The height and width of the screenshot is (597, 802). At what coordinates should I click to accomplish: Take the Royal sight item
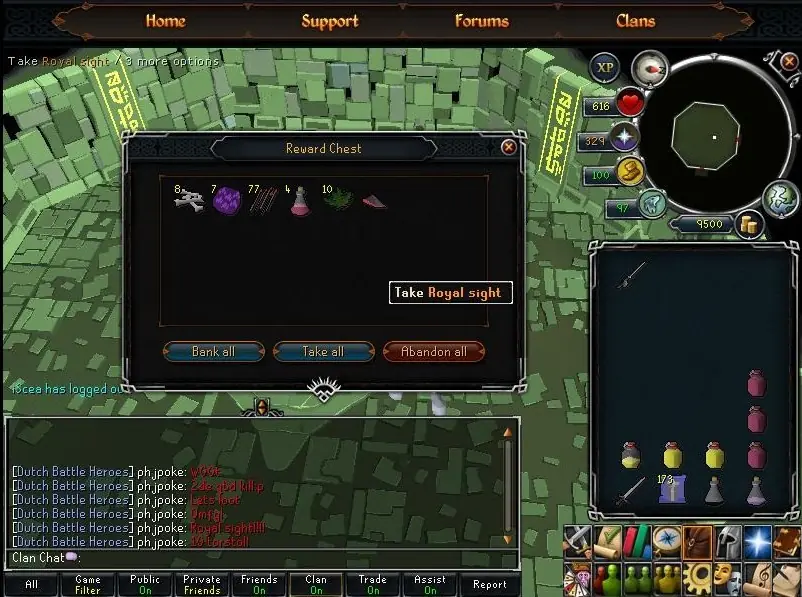coord(373,201)
